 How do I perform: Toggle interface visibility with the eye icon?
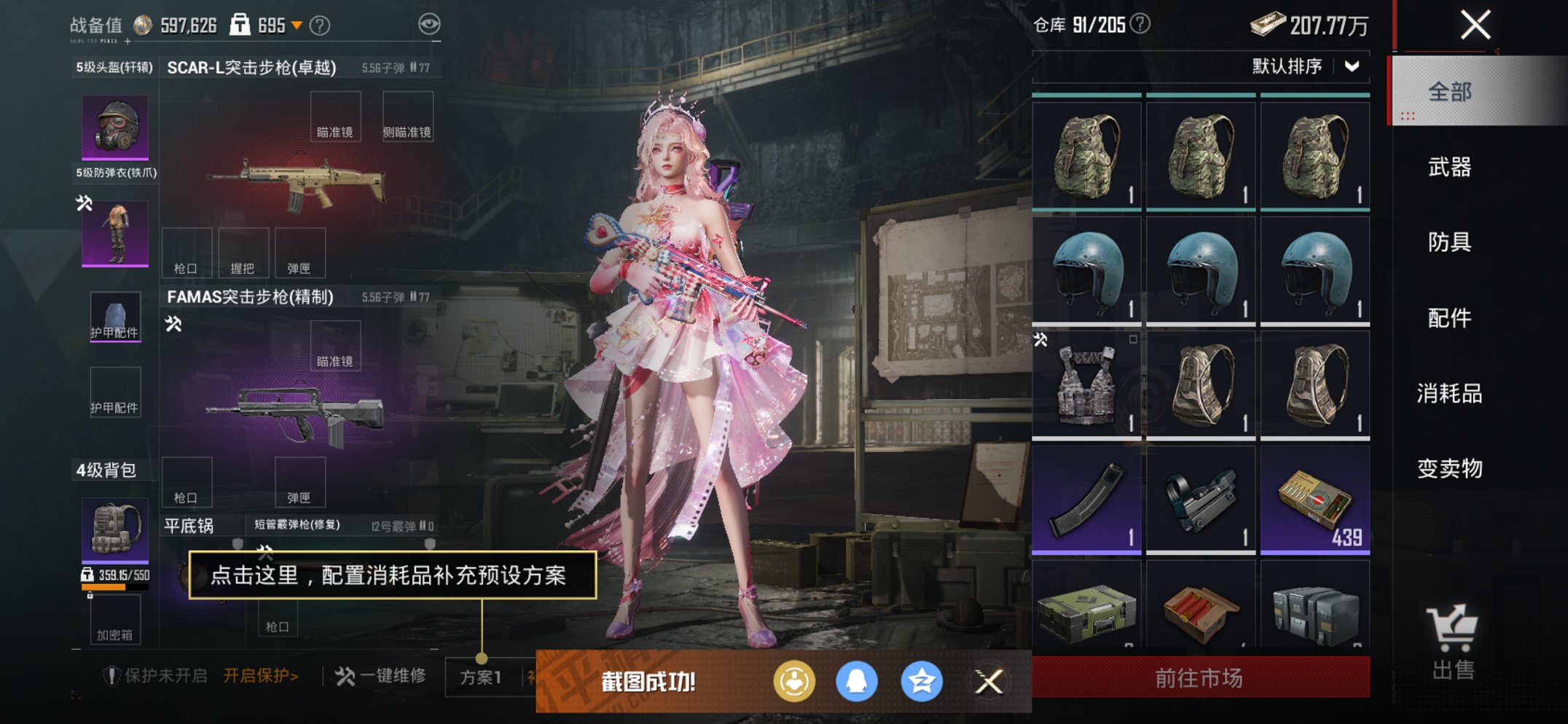click(x=431, y=23)
